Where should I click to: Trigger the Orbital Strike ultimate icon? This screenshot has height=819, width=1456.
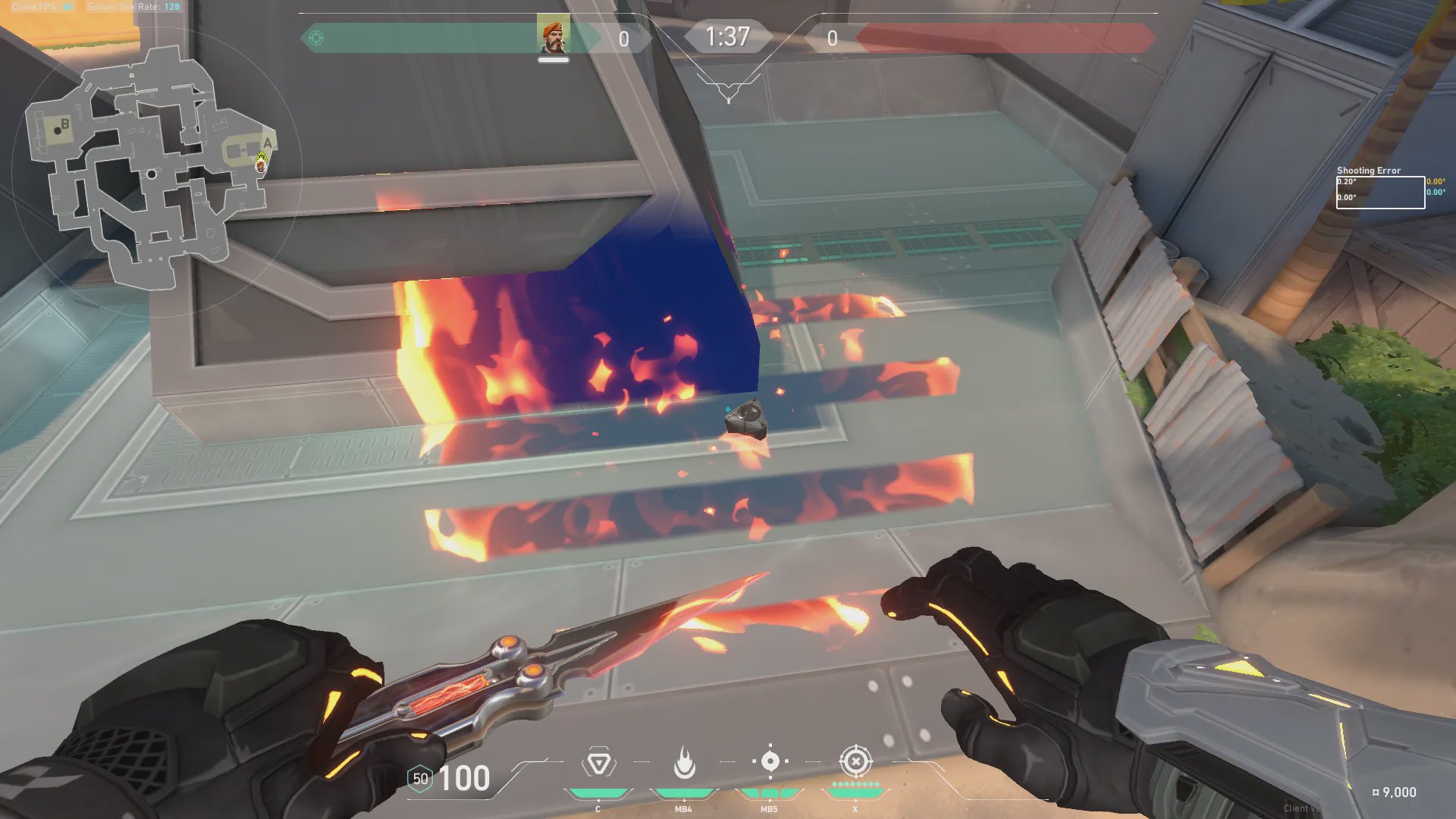pyautogui.click(x=855, y=761)
